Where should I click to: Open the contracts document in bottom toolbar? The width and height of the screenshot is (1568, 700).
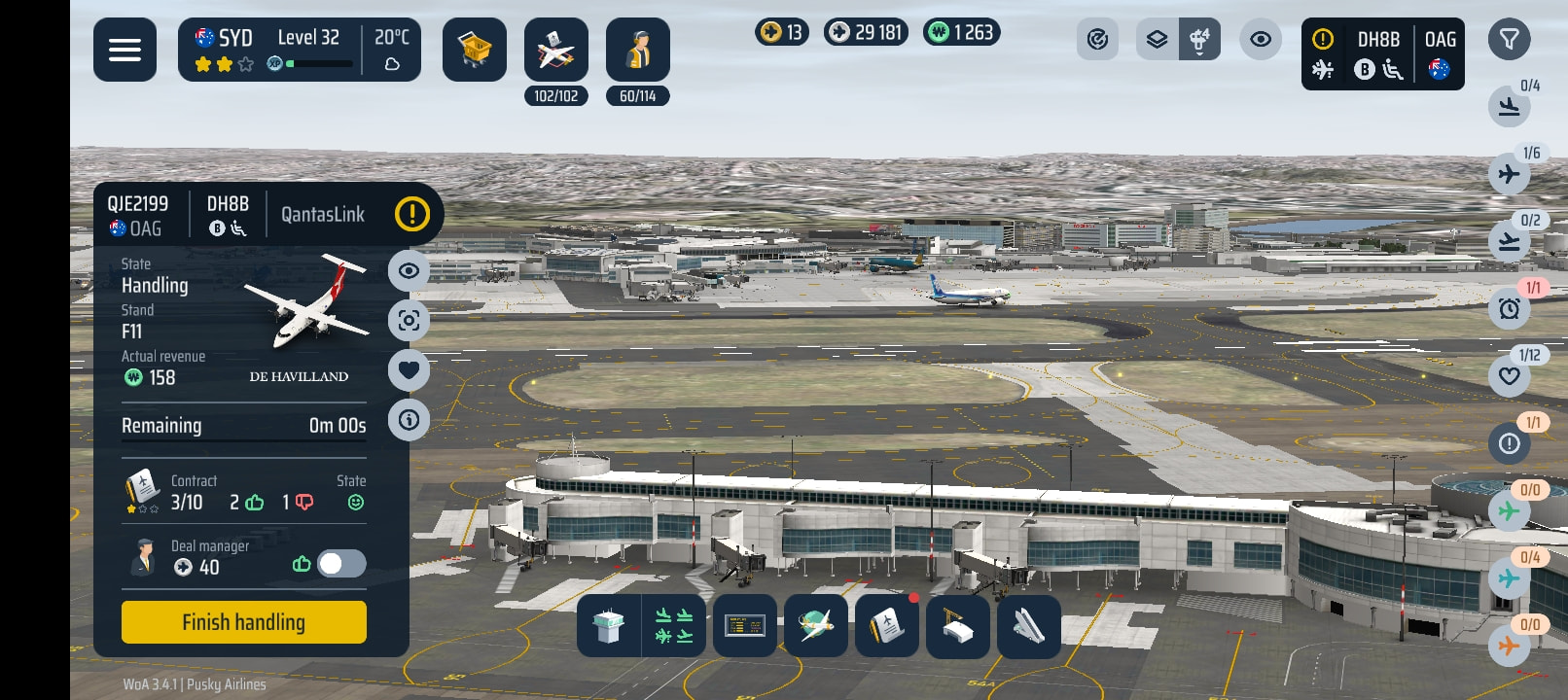886,626
